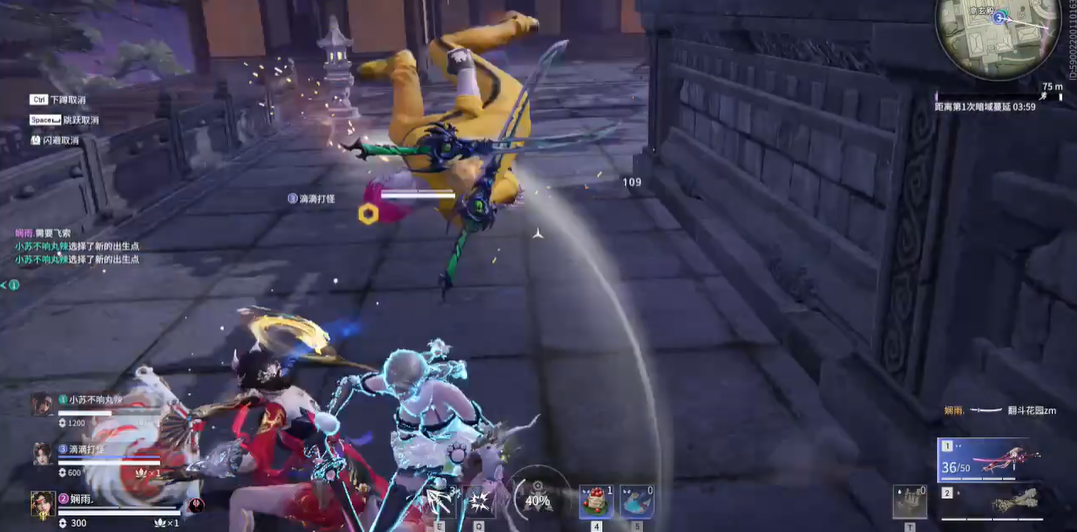Screen dimensions: 1077x532
Task: Select the blue armor powder slot
Action: [x=636, y=501]
